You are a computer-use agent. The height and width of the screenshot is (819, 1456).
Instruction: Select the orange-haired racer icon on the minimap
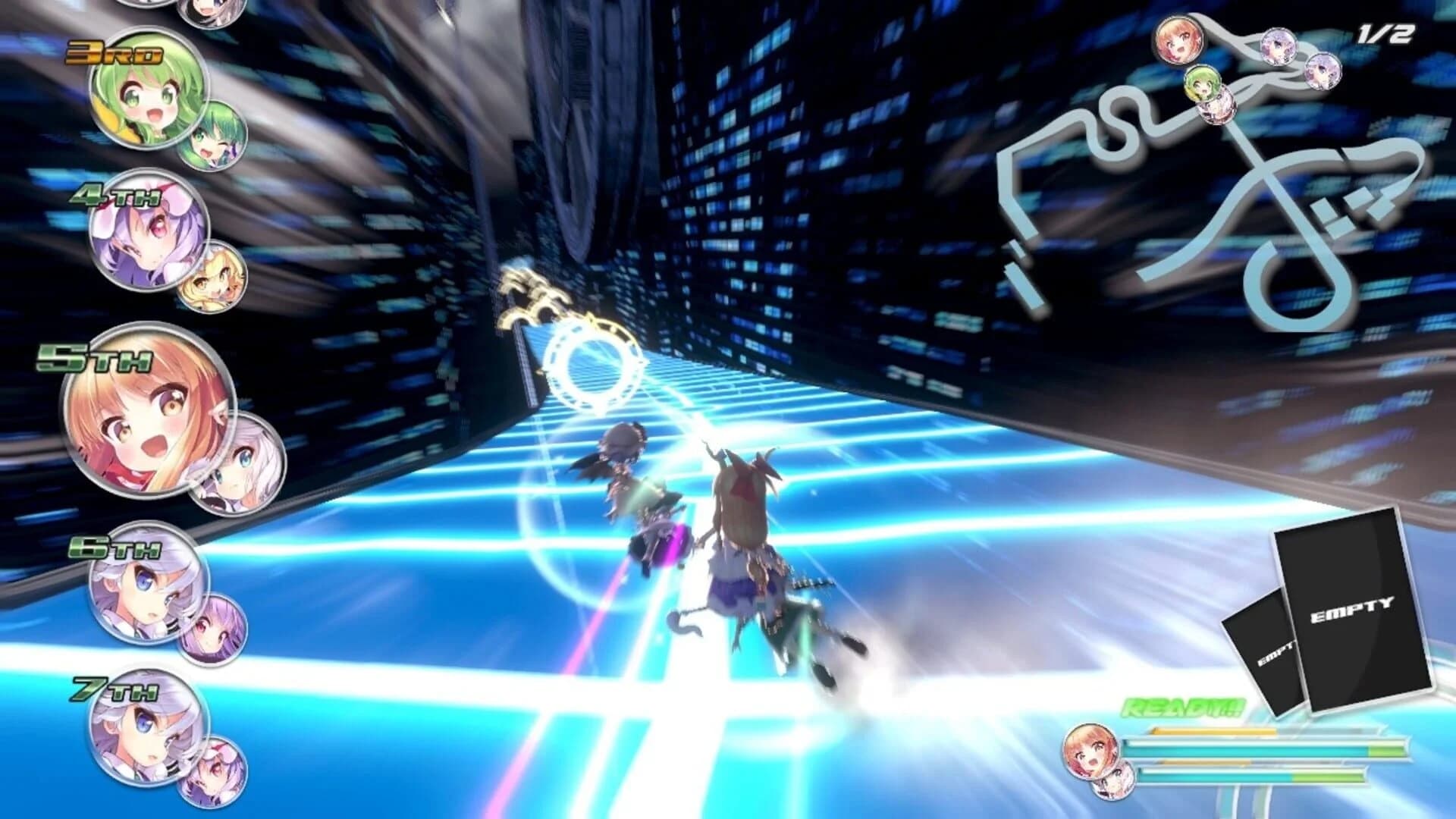(x=1179, y=42)
